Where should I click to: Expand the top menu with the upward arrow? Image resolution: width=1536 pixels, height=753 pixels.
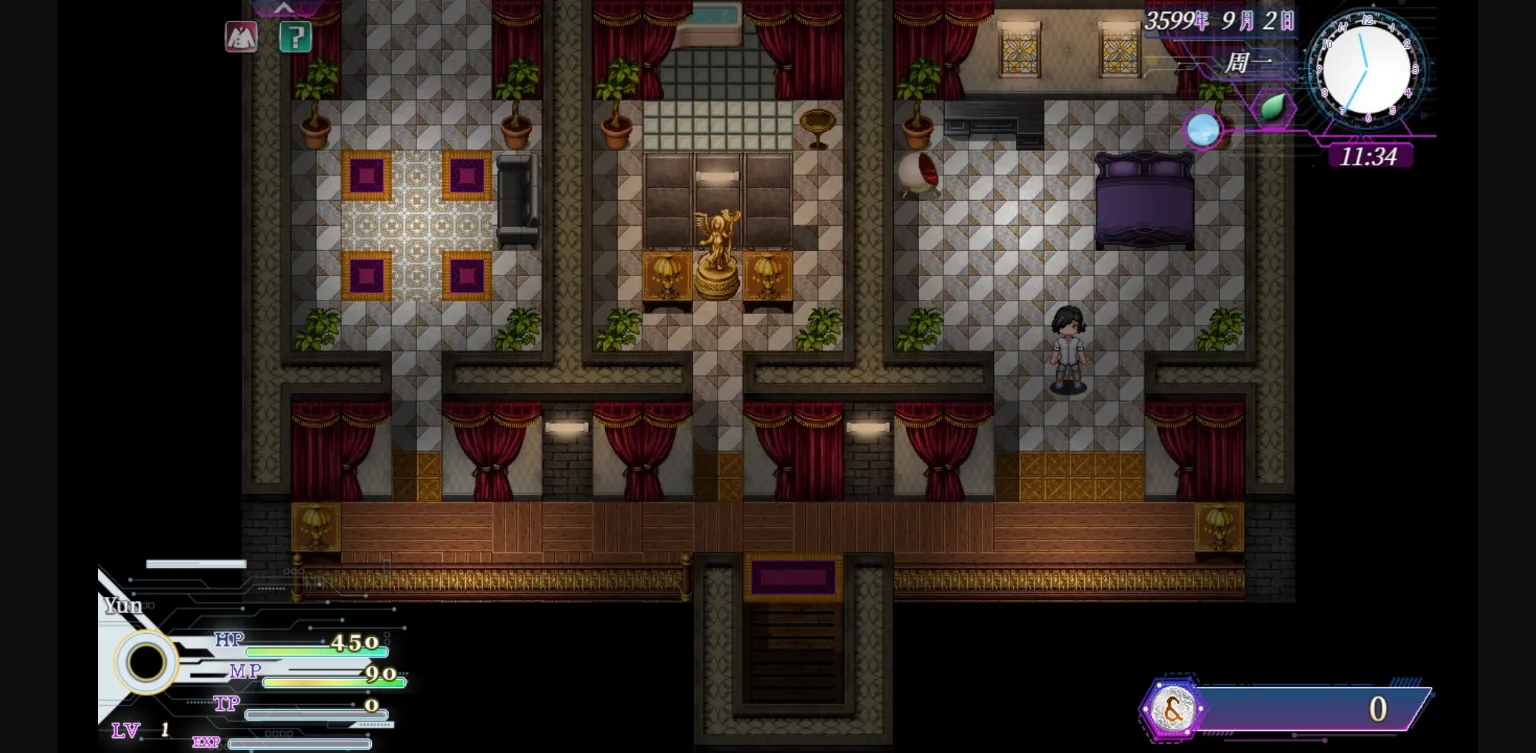[x=284, y=8]
